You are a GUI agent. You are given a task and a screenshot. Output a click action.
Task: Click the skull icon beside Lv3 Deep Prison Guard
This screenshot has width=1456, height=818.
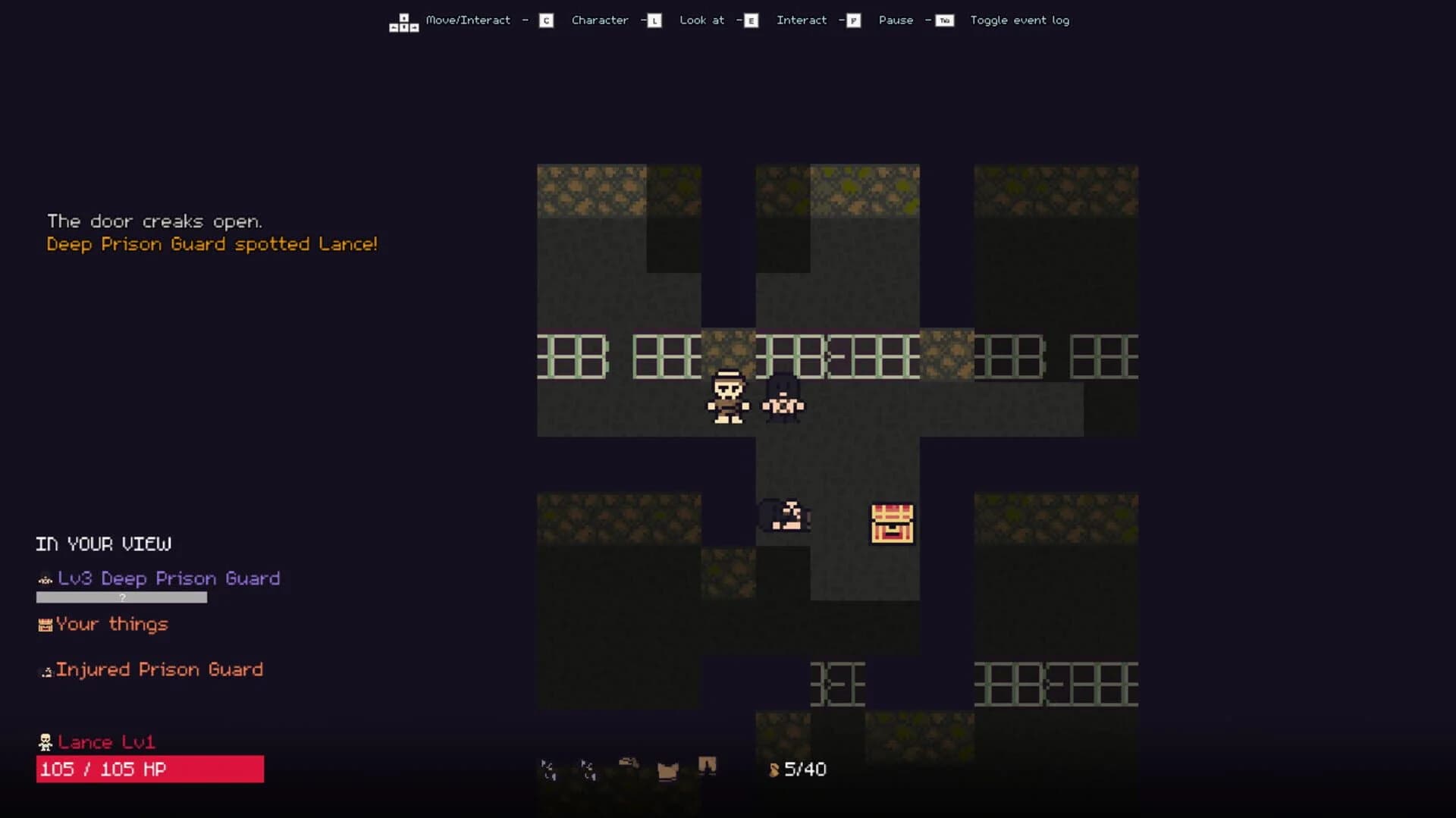pyautogui.click(x=44, y=578)
